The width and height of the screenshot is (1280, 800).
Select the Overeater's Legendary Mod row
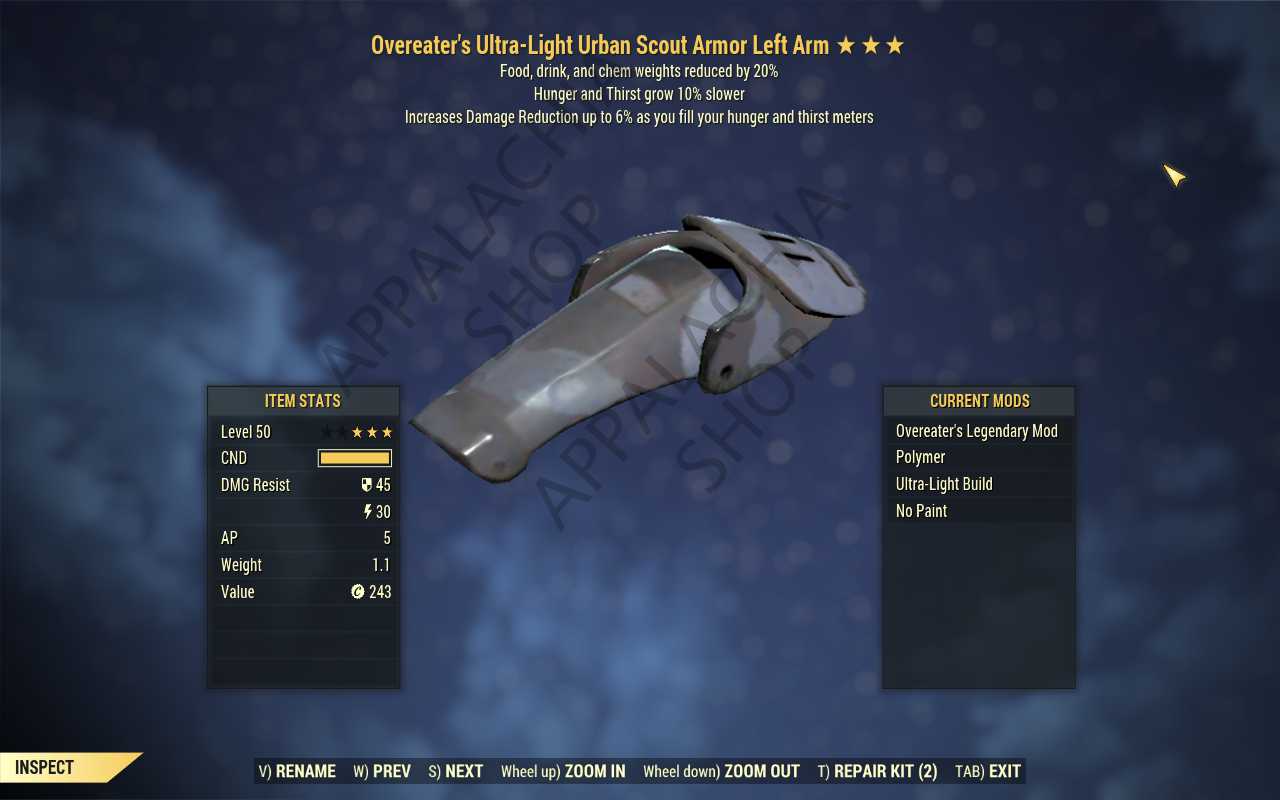pyautogui.click(x=977, y=431)
